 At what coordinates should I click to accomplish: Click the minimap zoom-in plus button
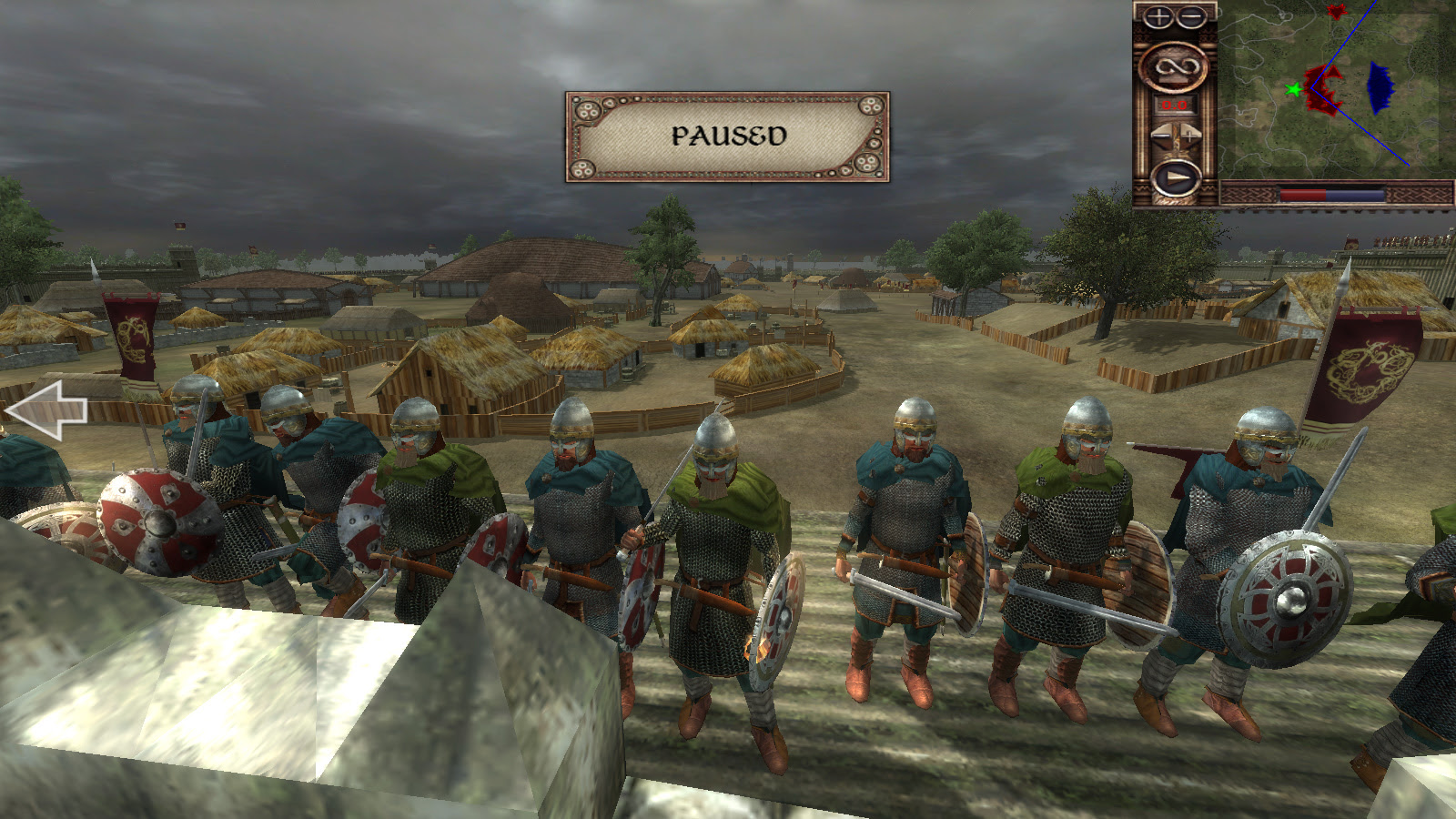tap(1158, 16)
